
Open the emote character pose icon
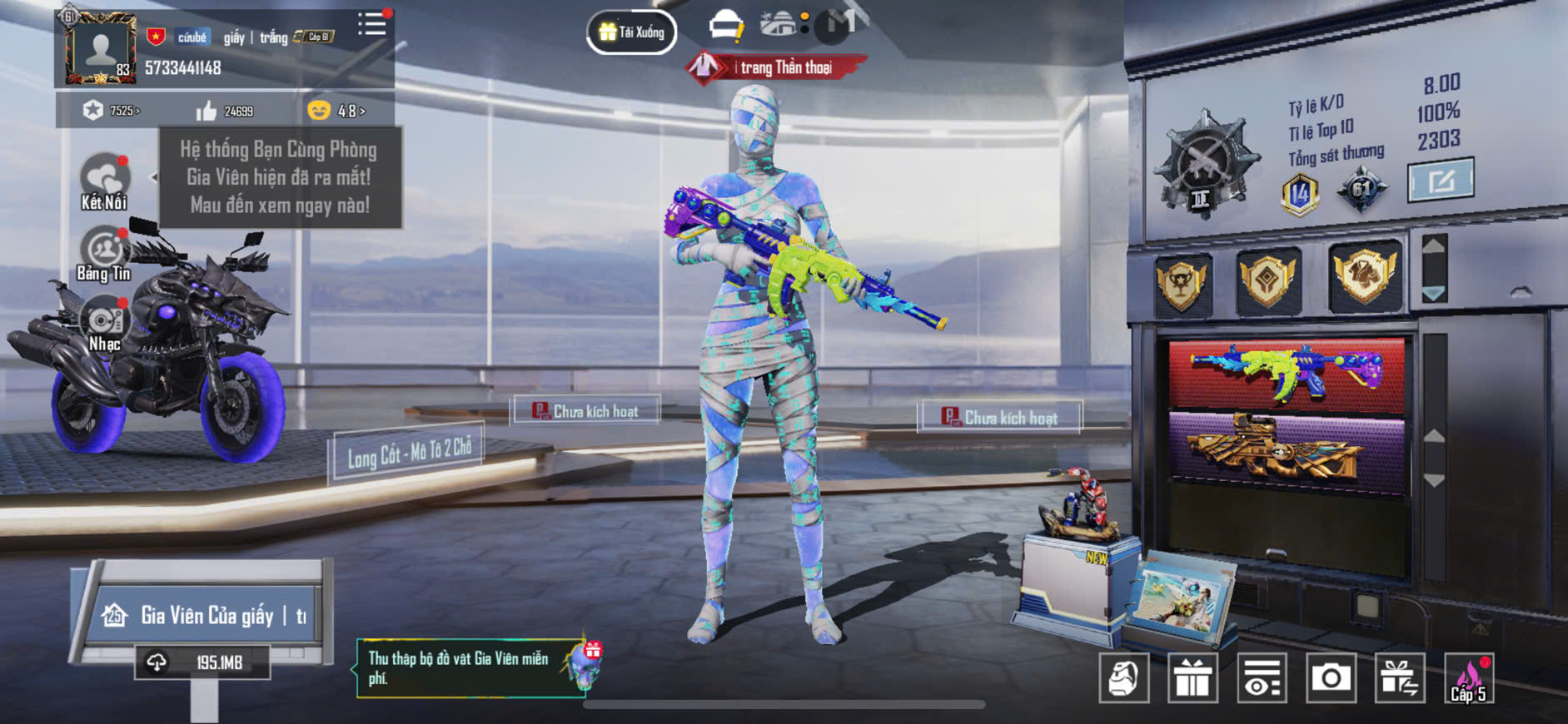1123,679
